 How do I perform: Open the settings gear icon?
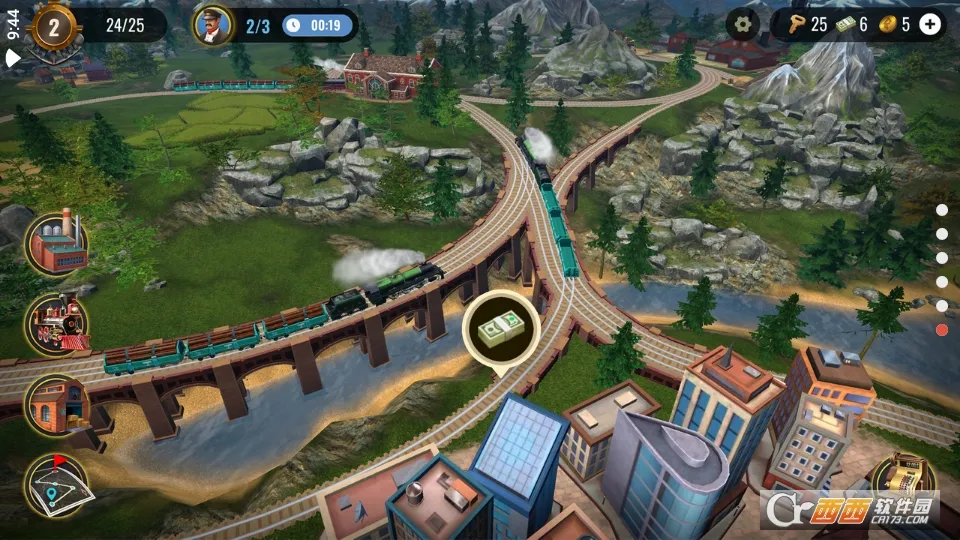pyautogui.click(x=742, y=24)
